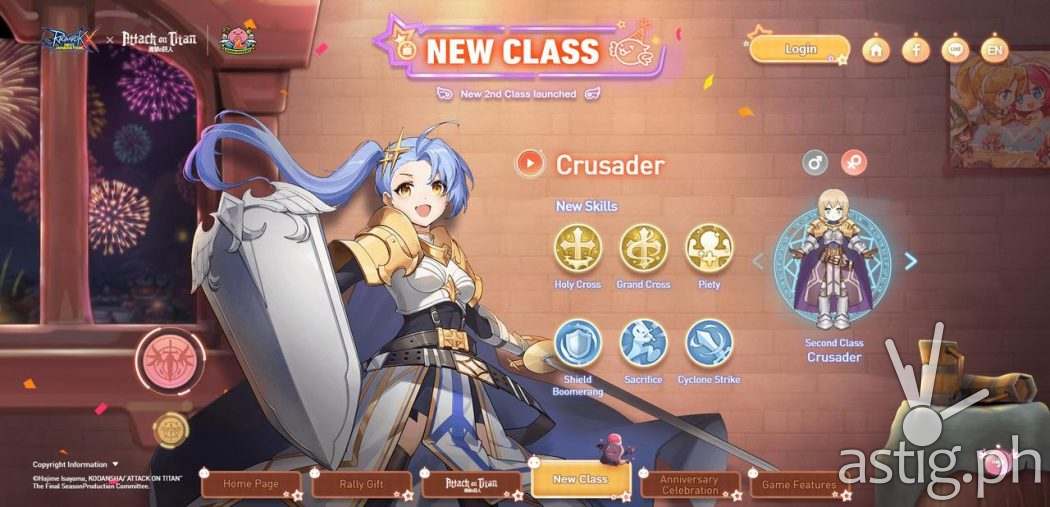
Task: Show the next class with right arrow
Action: coord(910,261)
